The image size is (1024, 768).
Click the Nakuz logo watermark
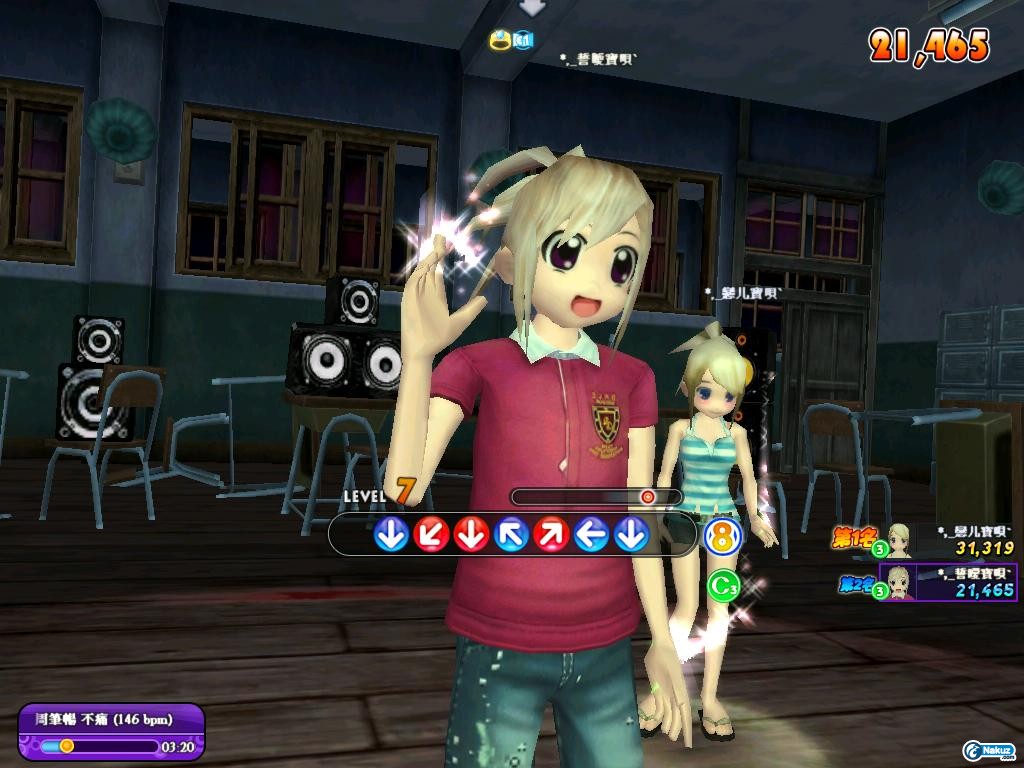989,750
